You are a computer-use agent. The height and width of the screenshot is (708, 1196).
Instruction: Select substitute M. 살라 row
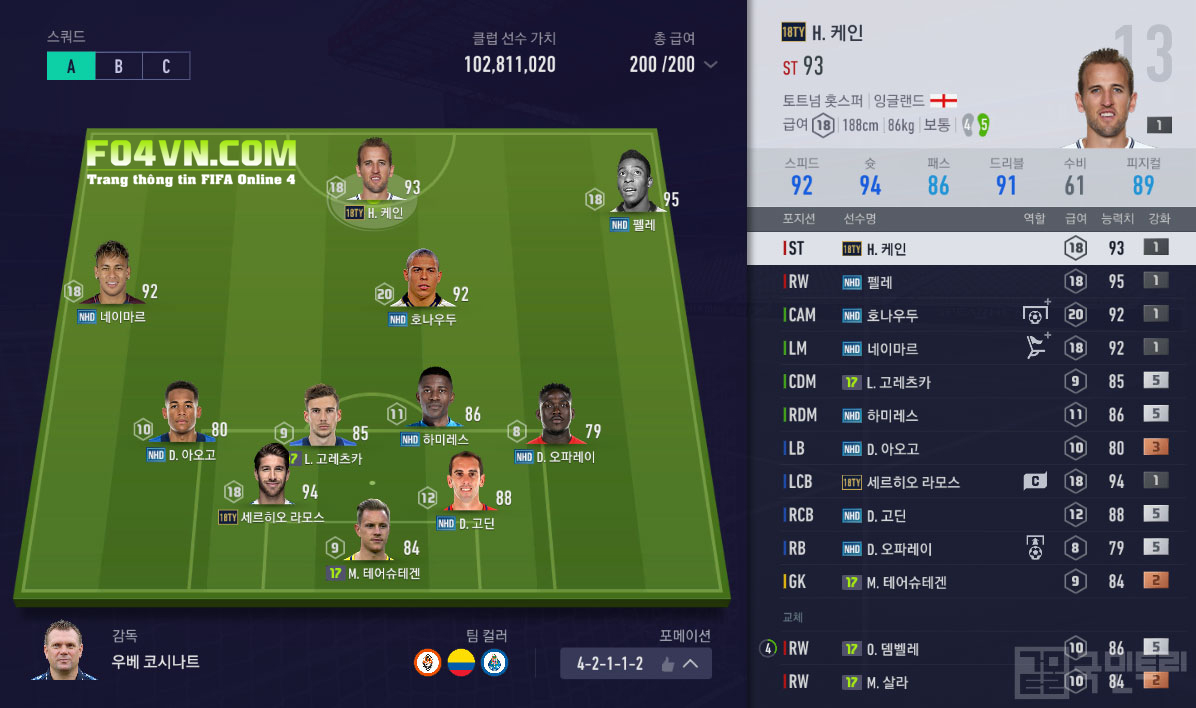click(x=970, y=682)
